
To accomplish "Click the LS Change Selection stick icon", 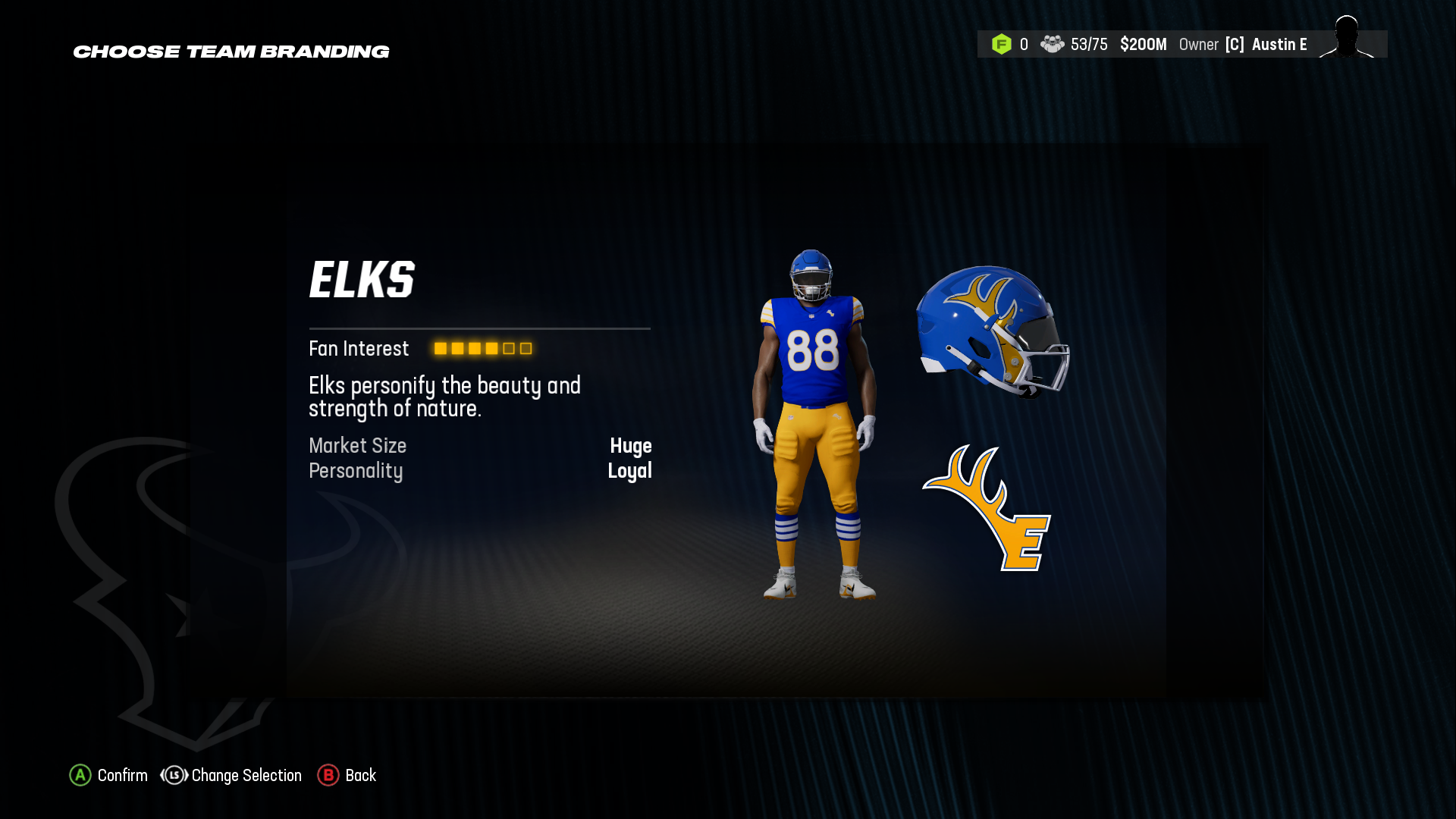I will click(173, 776).
